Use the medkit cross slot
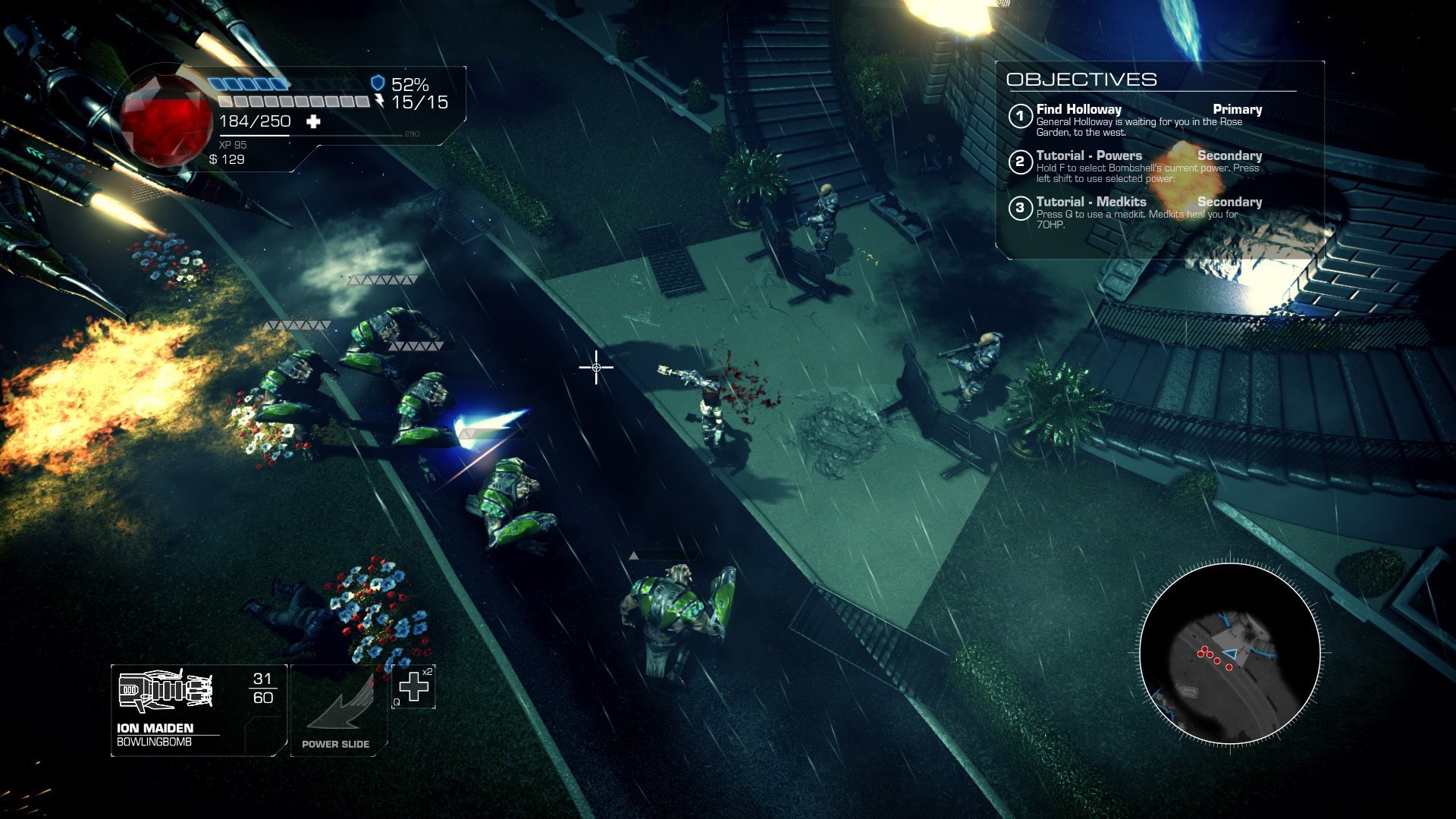The height and width of the screenshot is (819, 1456). [413, 687]
